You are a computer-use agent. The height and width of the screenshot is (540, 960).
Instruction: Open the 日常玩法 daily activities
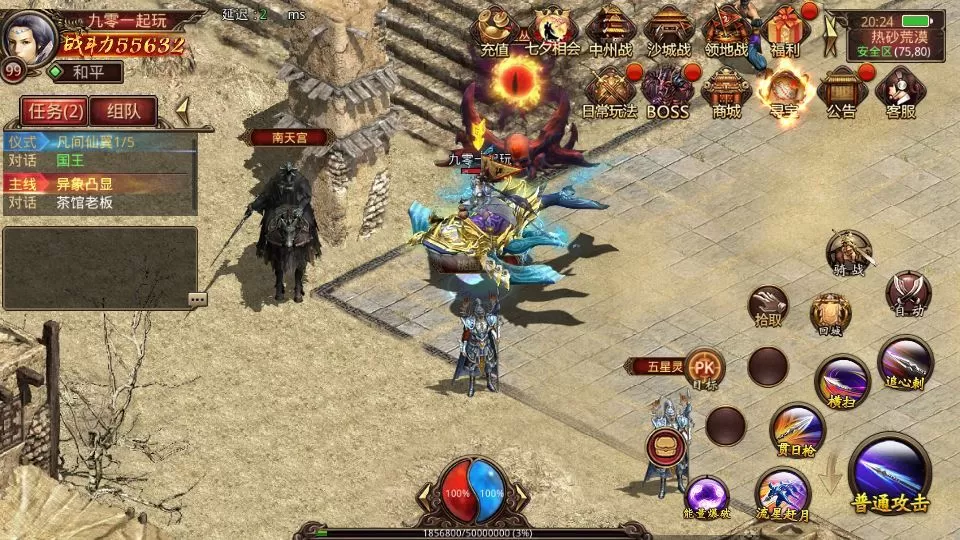(x=609, y=93)
